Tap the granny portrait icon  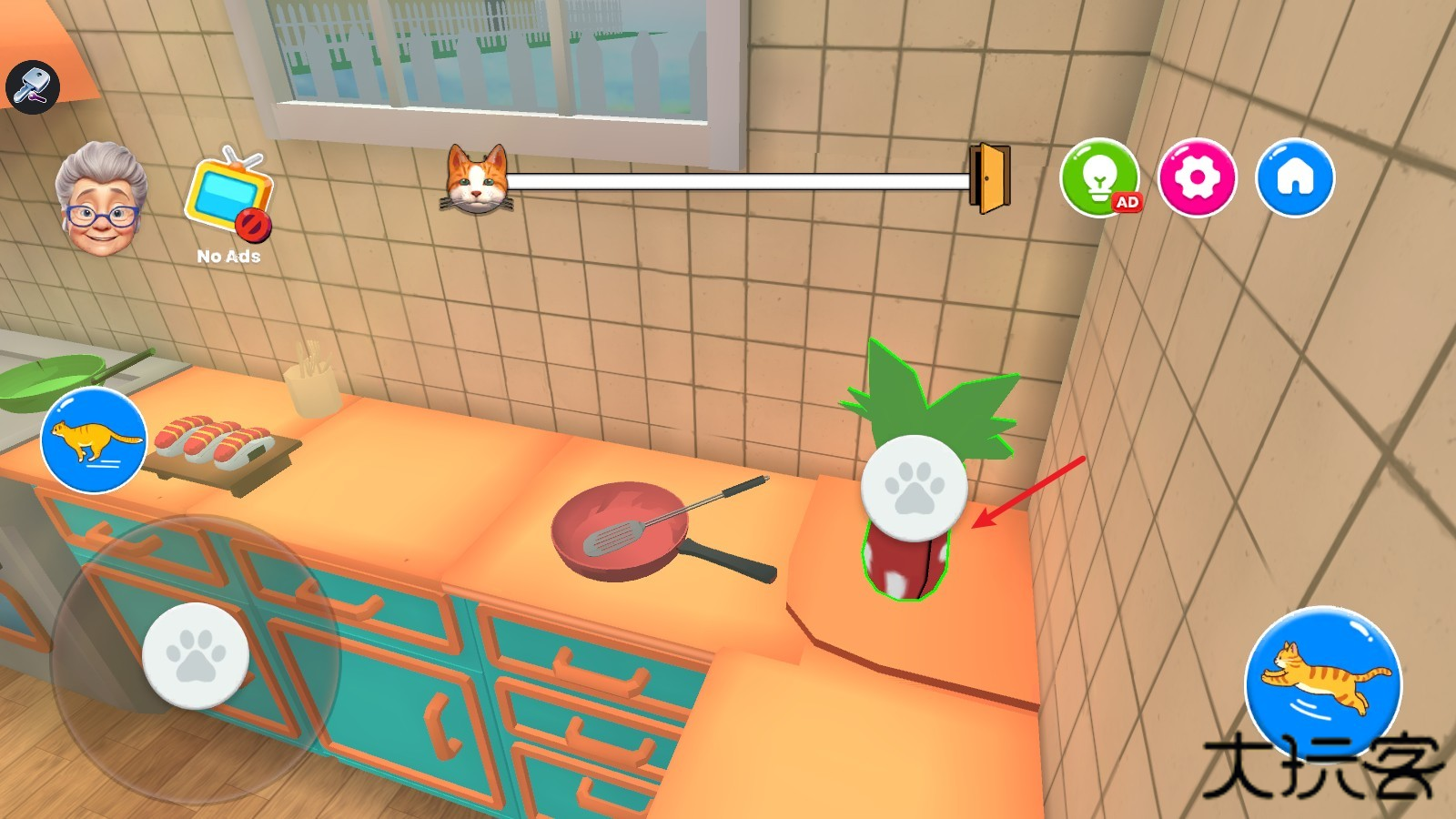100,199
